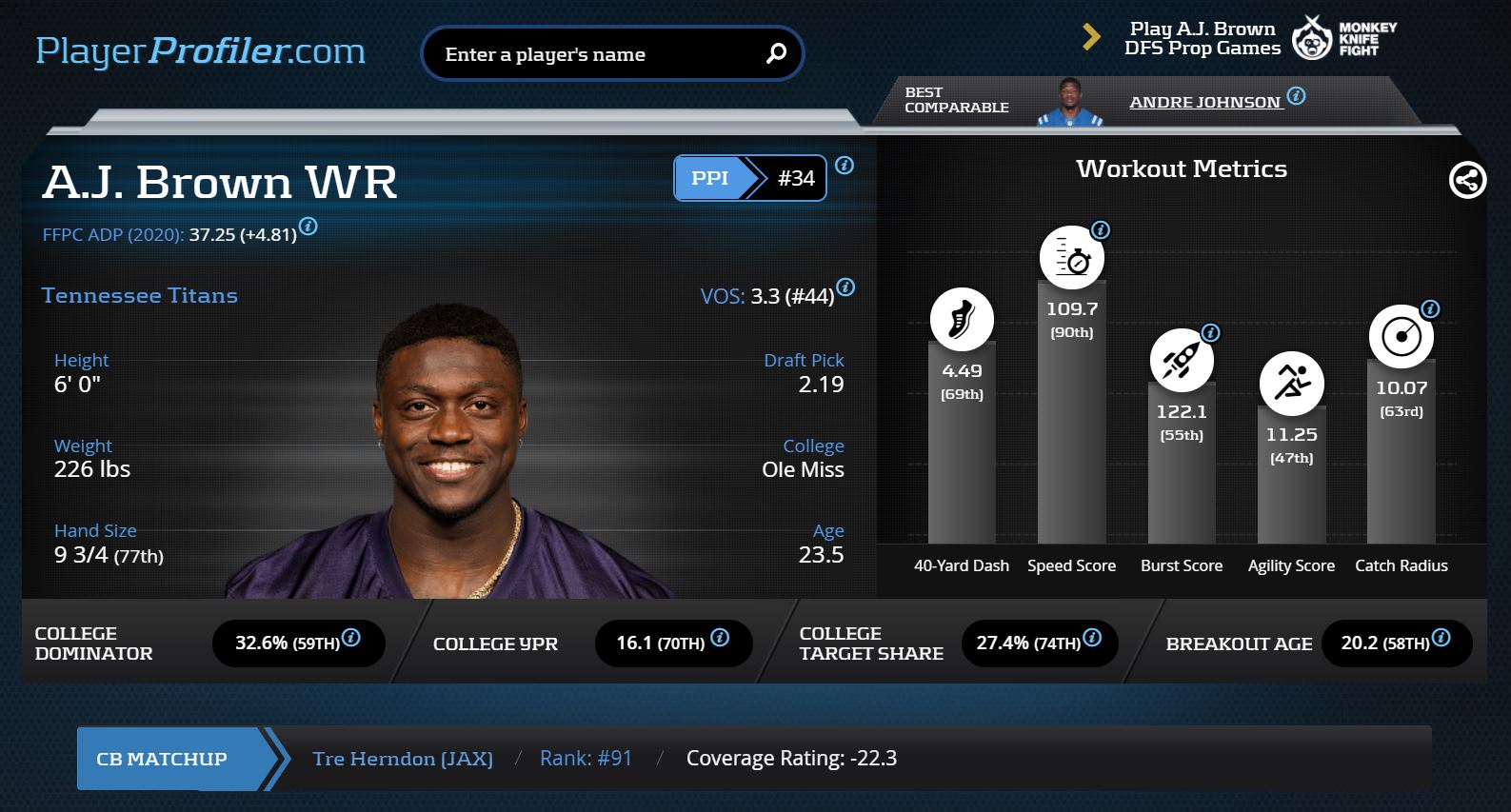Click the magnifying glass search button
Screen dimensions: 1511x812
pos(777,54)
